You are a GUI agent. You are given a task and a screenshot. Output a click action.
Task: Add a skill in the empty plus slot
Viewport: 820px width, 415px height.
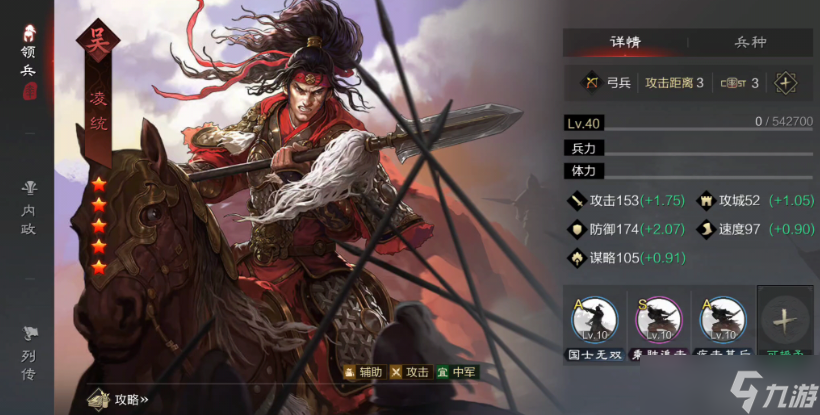coord(785,320)
